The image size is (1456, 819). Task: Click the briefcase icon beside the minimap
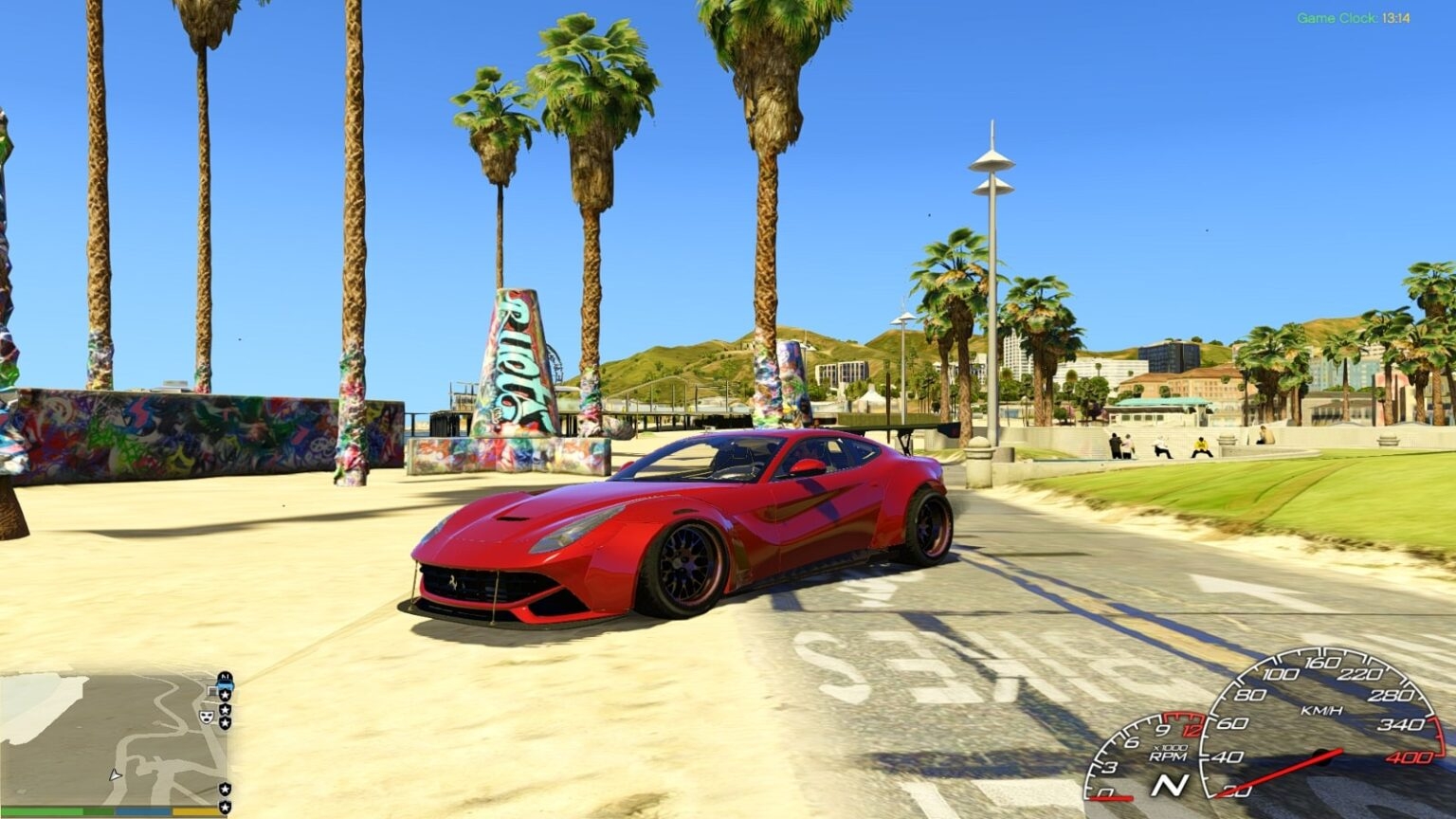212,689
